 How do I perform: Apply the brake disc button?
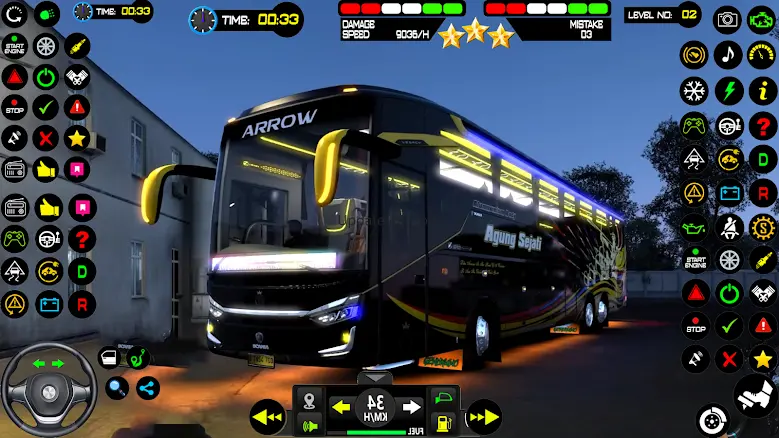(x=711, y=418)
